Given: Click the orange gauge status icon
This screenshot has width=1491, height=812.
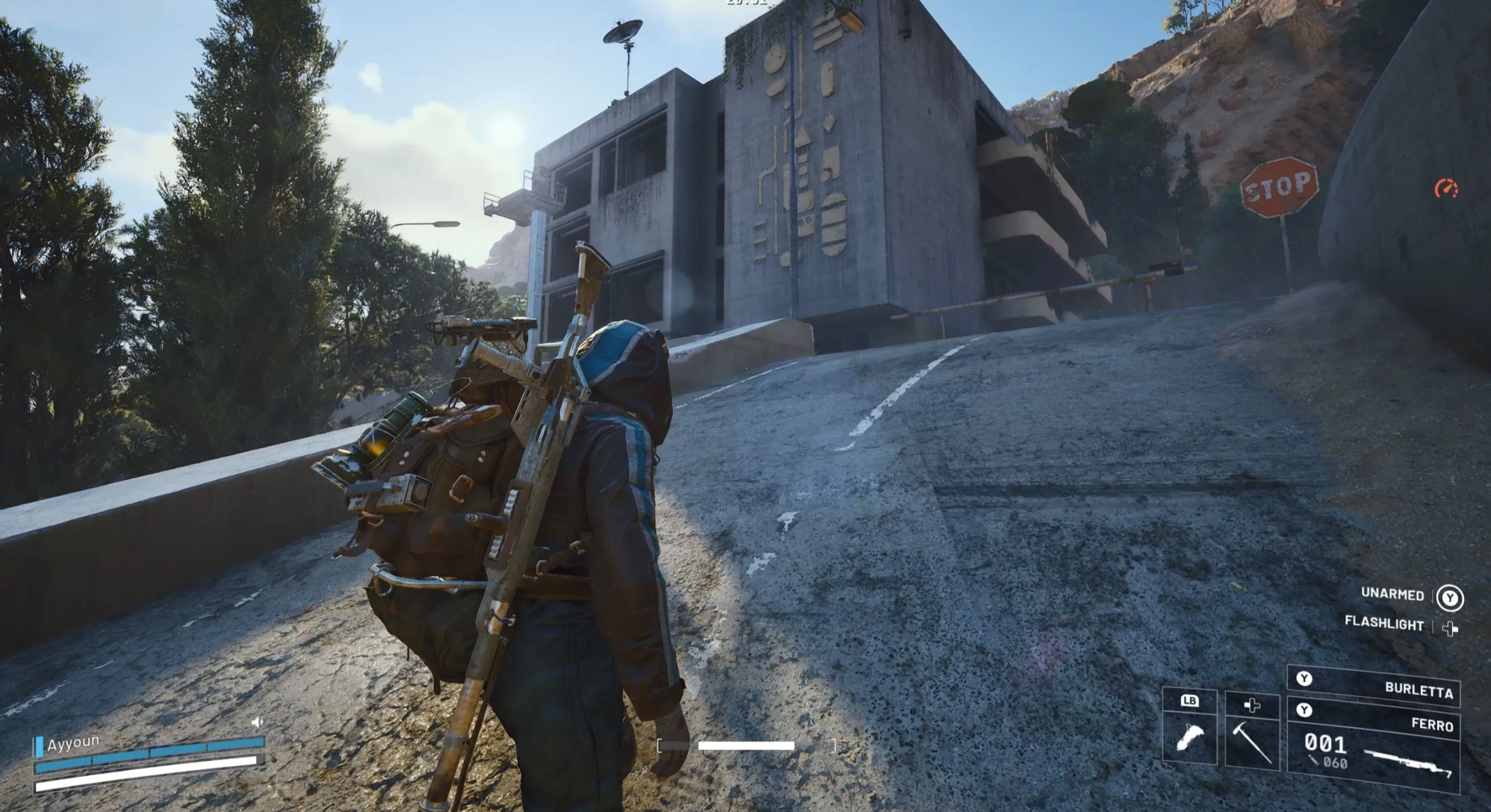Looking at the screenshot, I should click(x=1446, y=189).
